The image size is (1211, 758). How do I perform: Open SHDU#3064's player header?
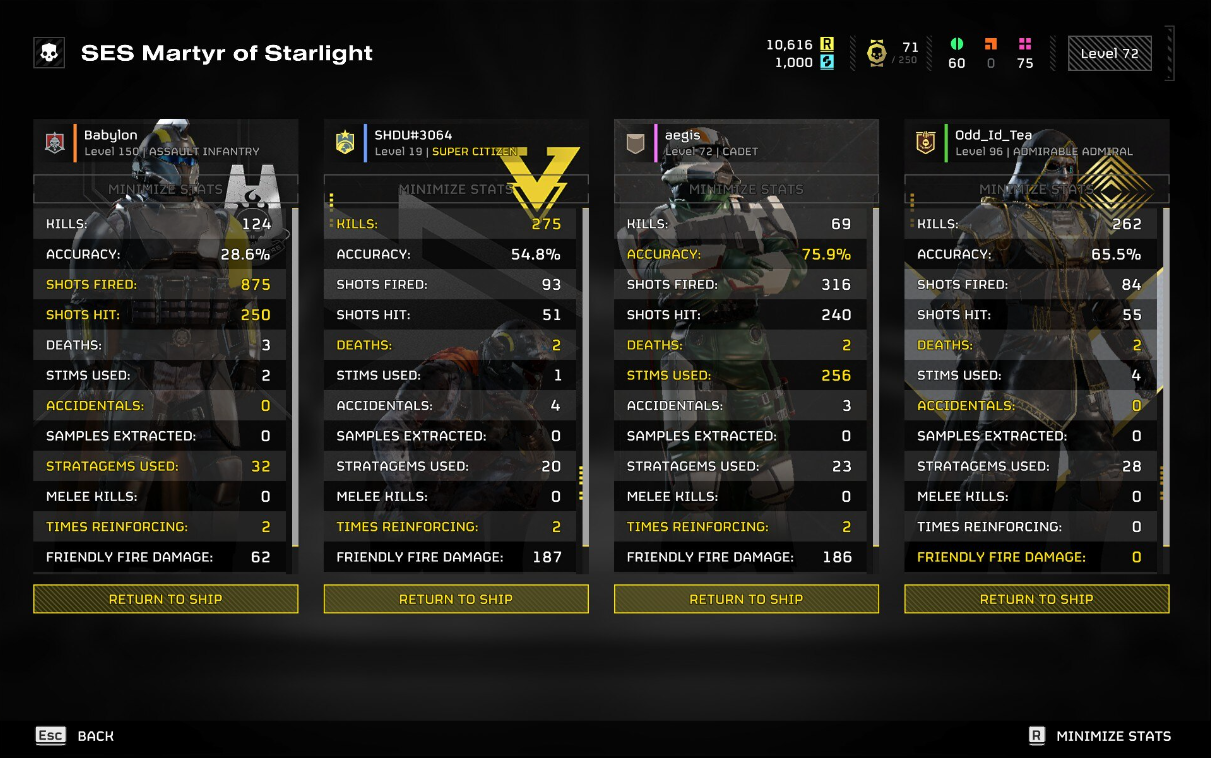tap(456, 143)
